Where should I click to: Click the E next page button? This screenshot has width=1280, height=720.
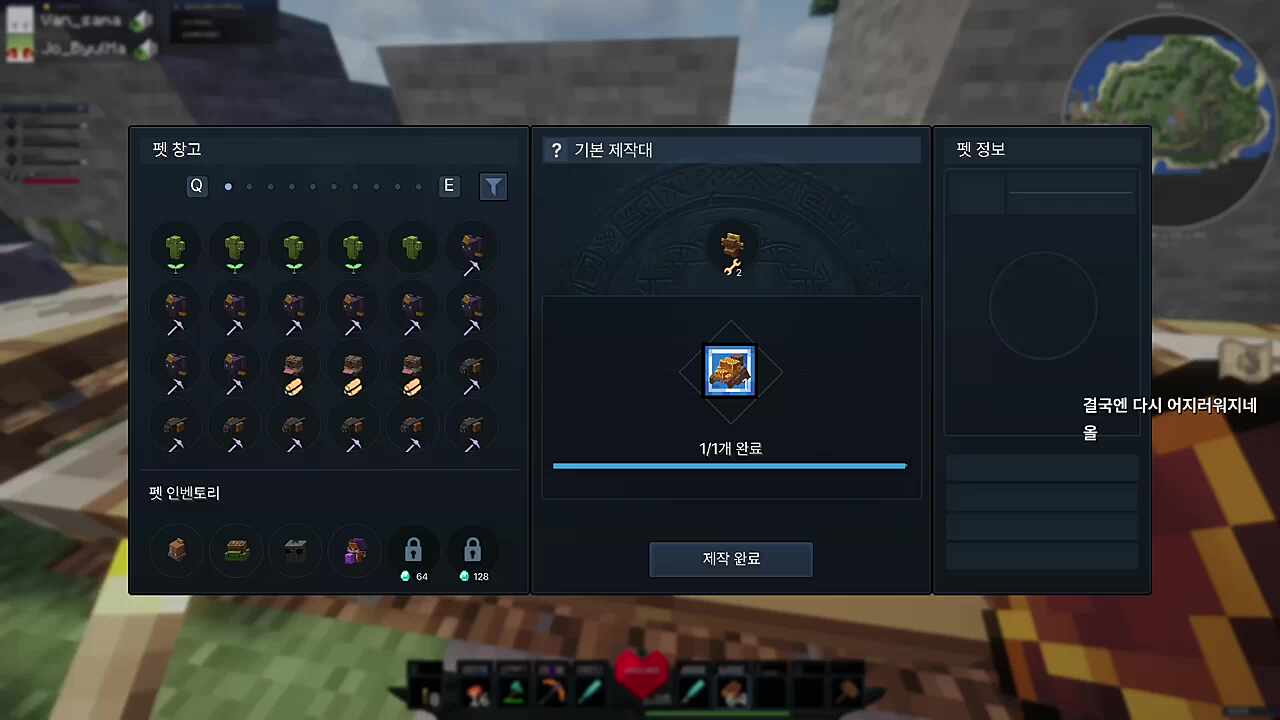click(448, 185)
